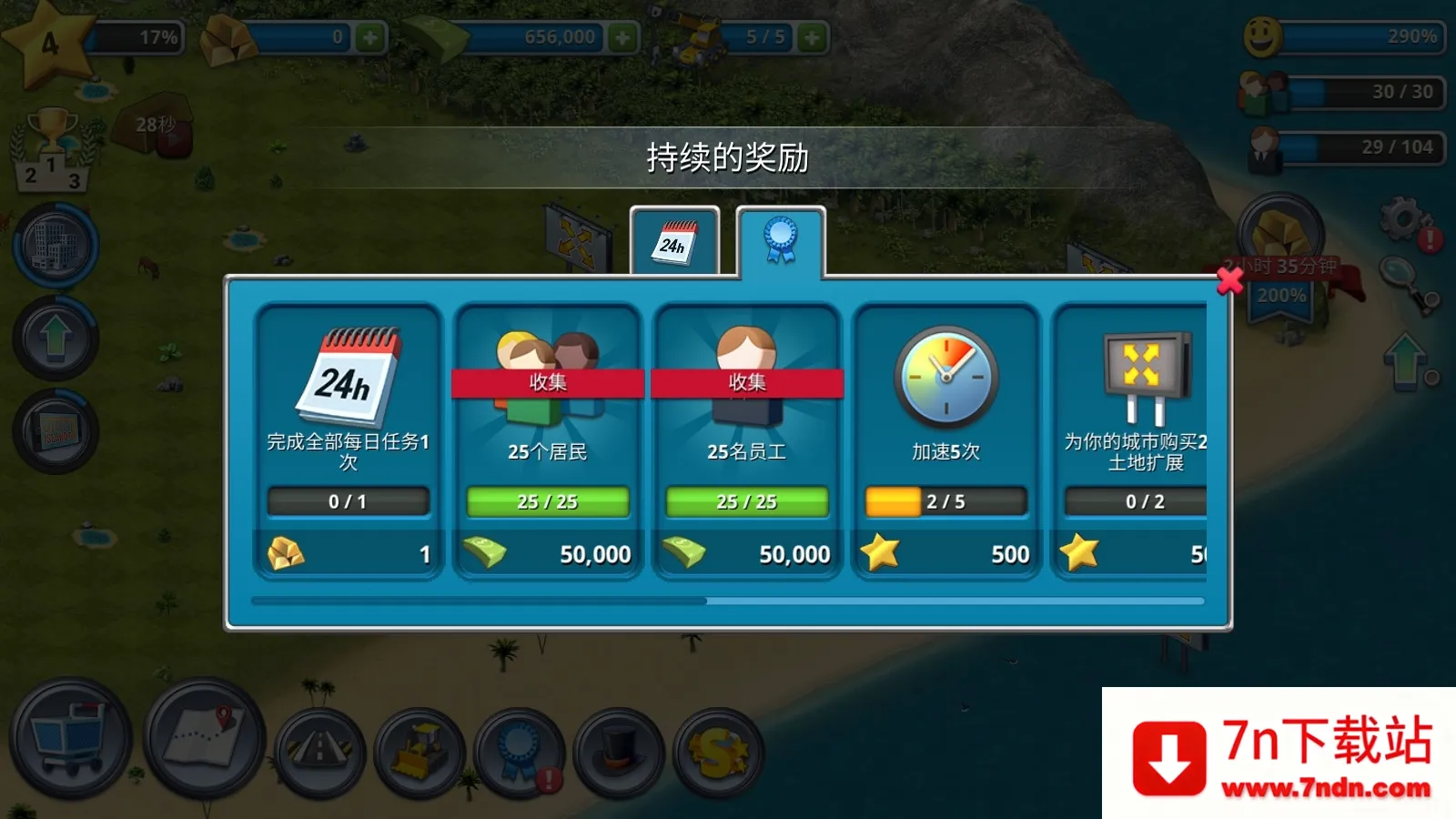The height and width of the screenshot is (819, 1456).
Task: Click the 加速5次 progress bar
Action: point(945,500)
